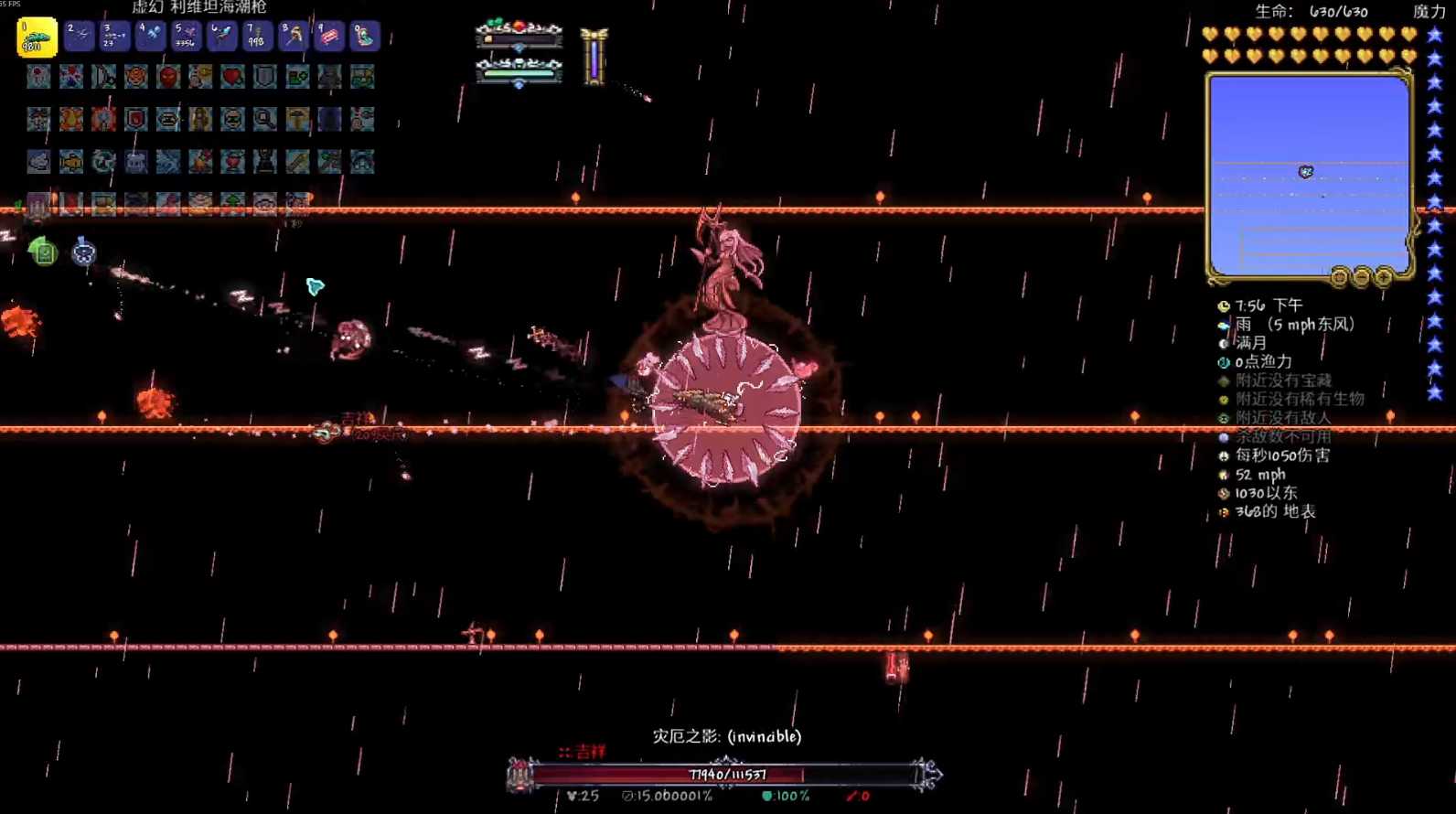Image resolution: width=1456 pixels, height=814 pixels.
Task: Click the orange fish buff icon
Action: 71,162
